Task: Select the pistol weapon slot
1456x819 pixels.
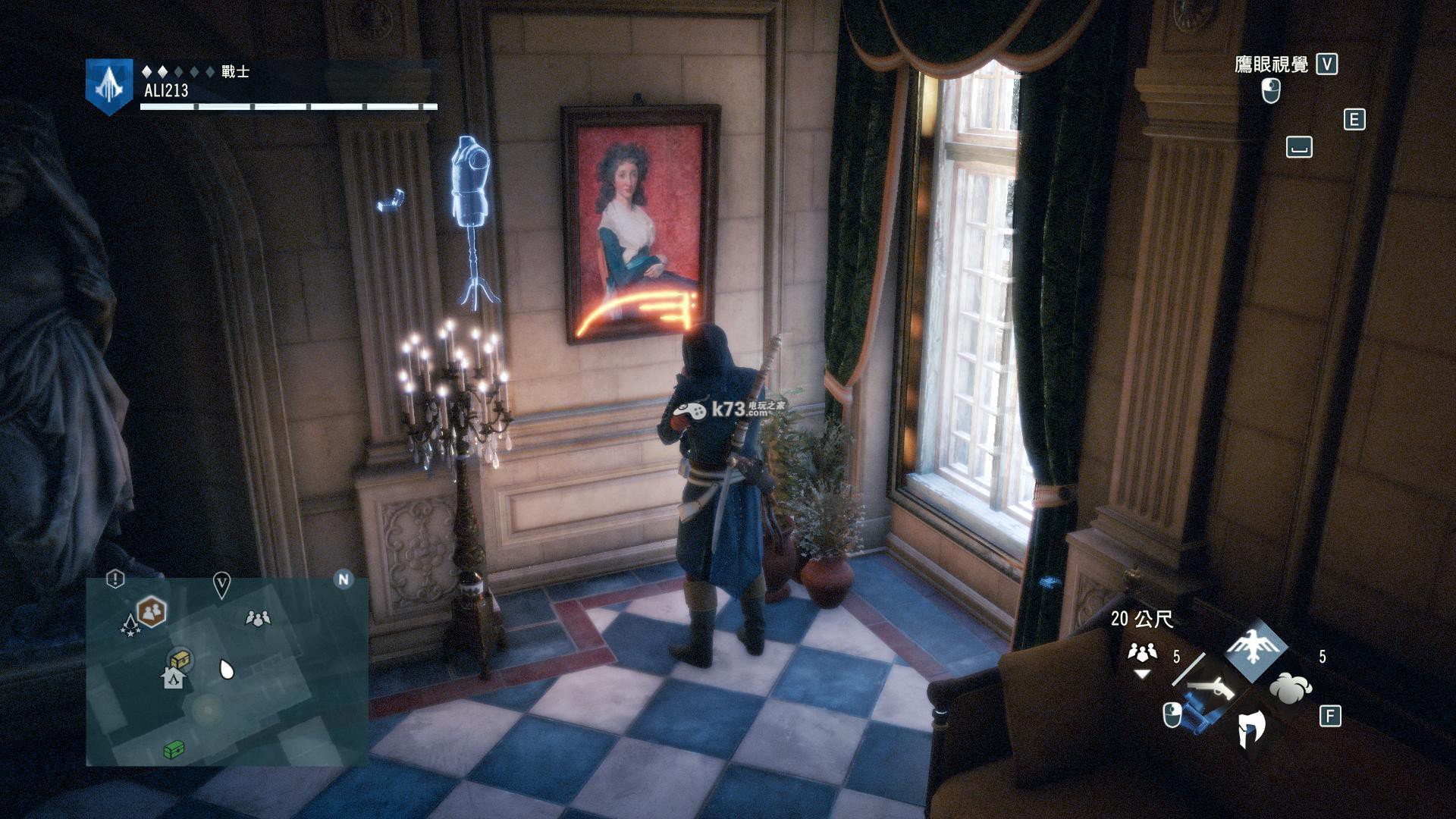Action: (x=1212, y=686)
